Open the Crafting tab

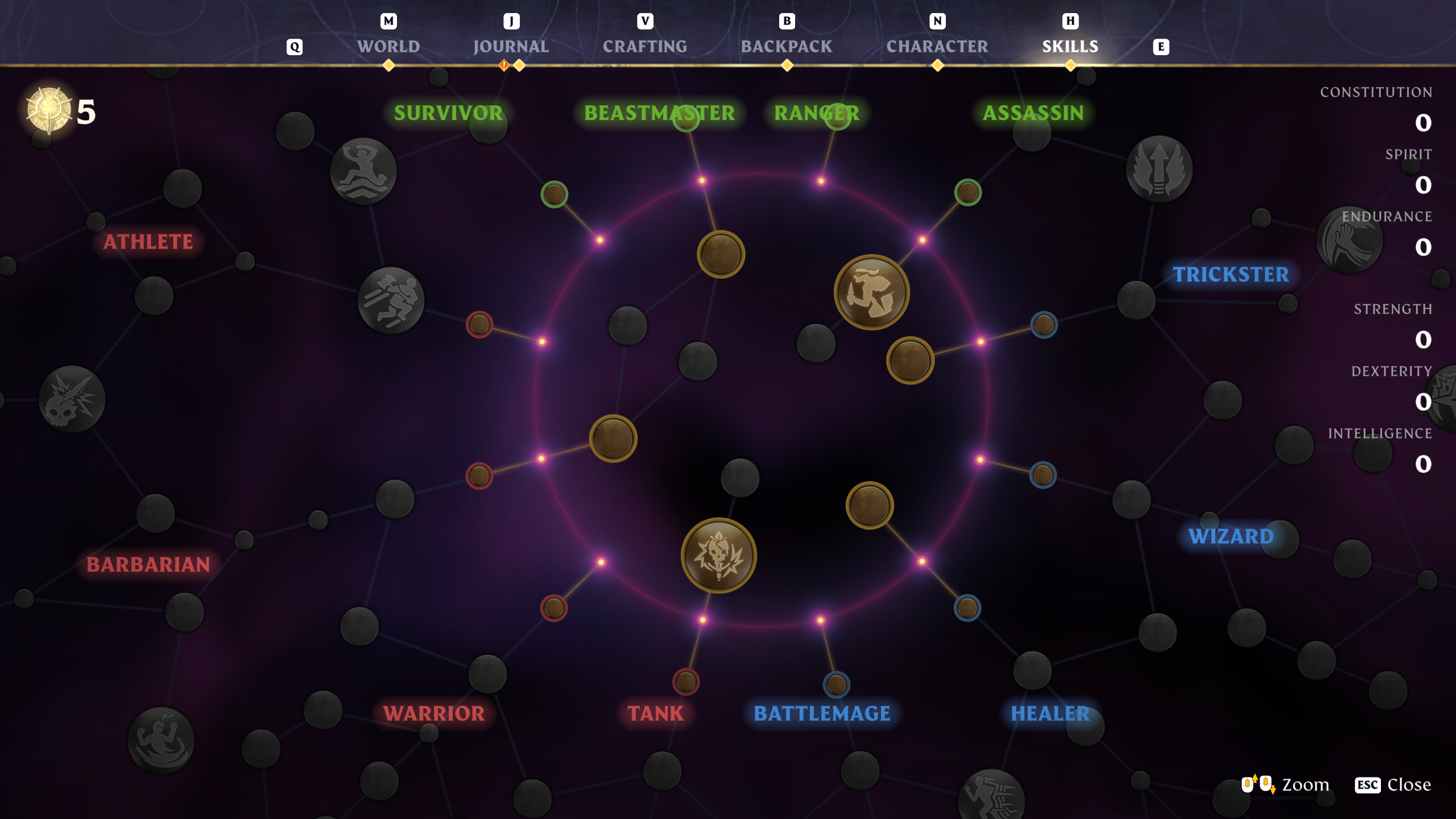[644, 47]
